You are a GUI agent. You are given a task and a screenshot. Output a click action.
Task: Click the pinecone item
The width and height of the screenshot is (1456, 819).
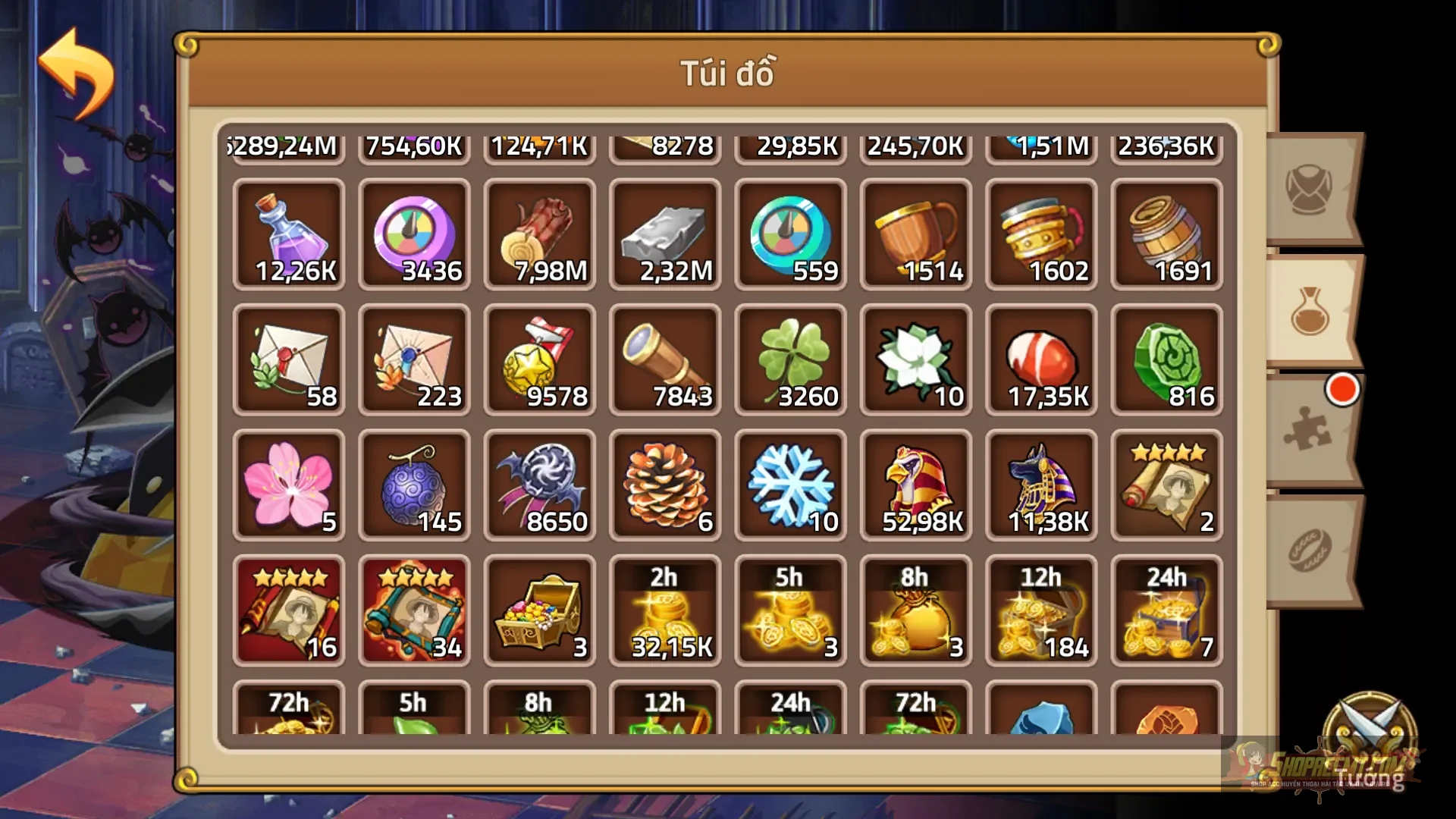(664, 485)
